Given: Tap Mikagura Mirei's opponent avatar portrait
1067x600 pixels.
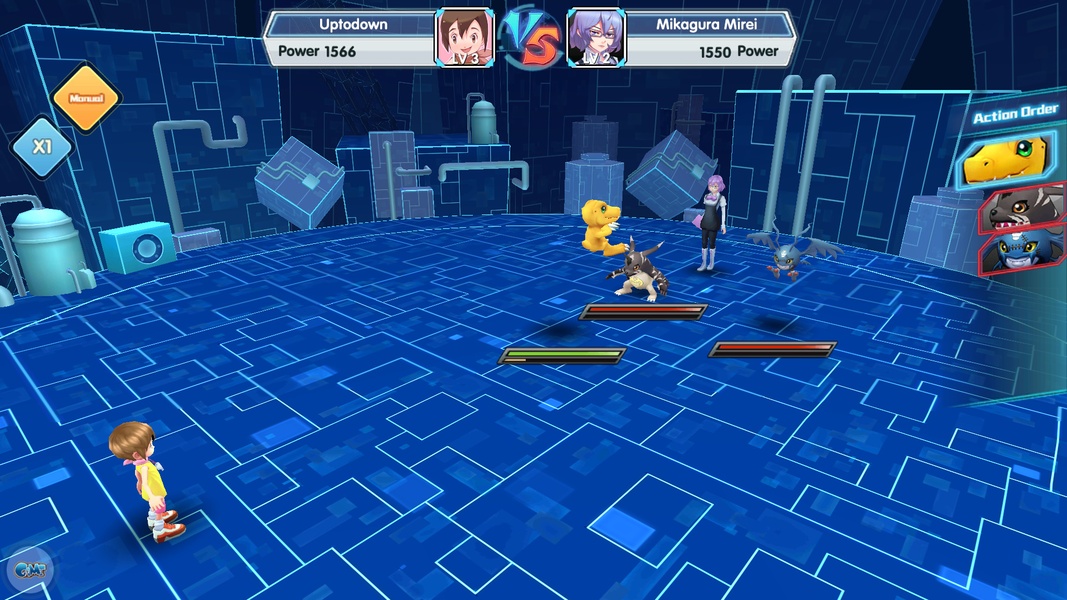Looking at the screenshot, I should click(x=595, y=39).
